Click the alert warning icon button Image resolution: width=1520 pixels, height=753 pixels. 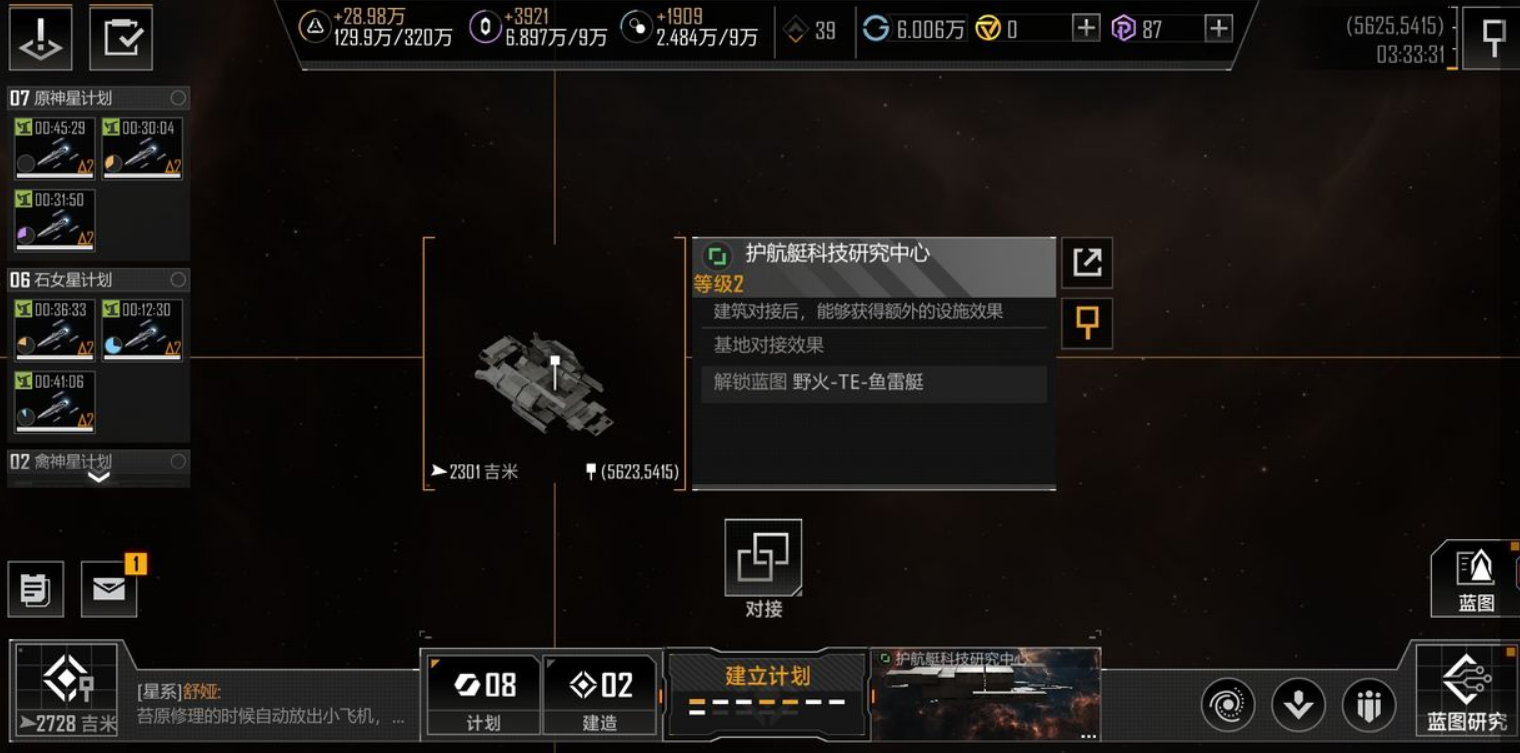click(41, 38)
